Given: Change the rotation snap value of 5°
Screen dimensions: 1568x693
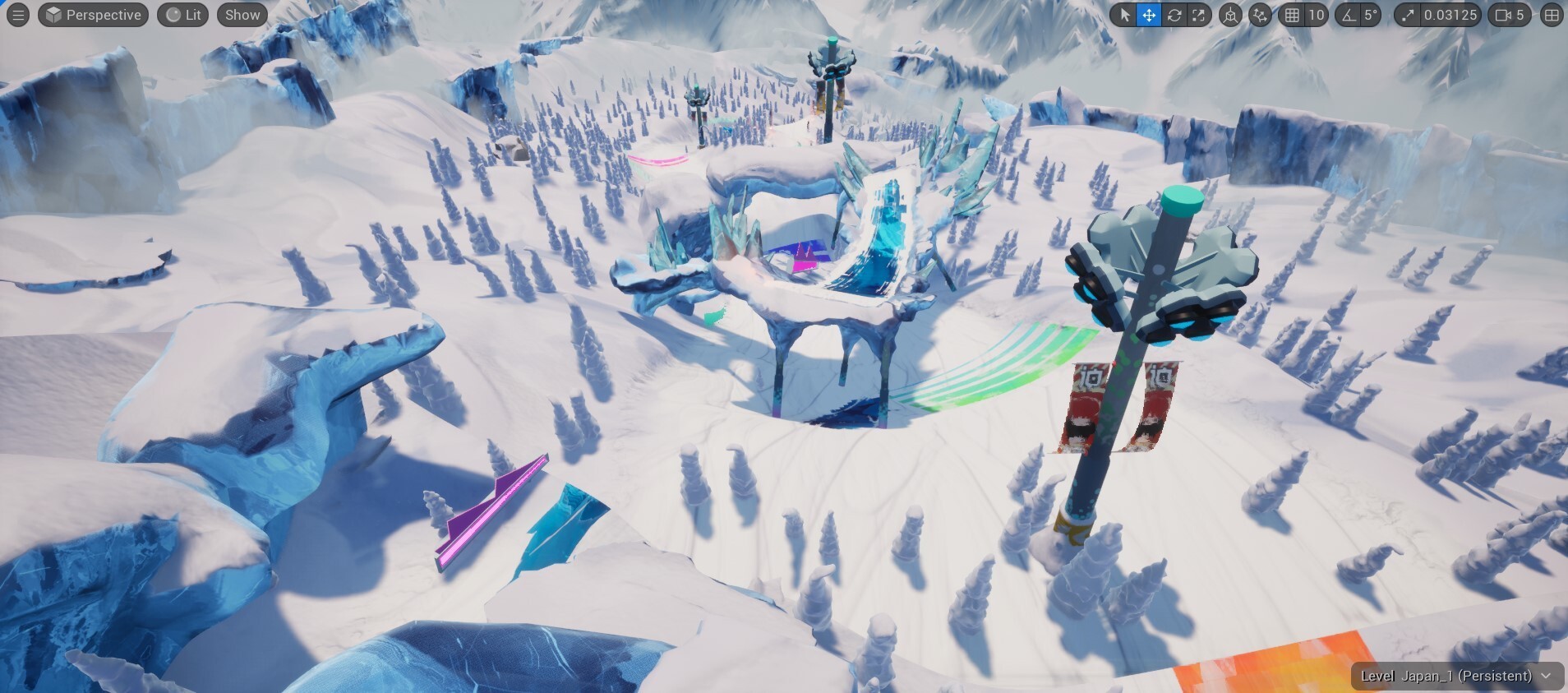Looking at the screenshot, I should (1370, 15).
